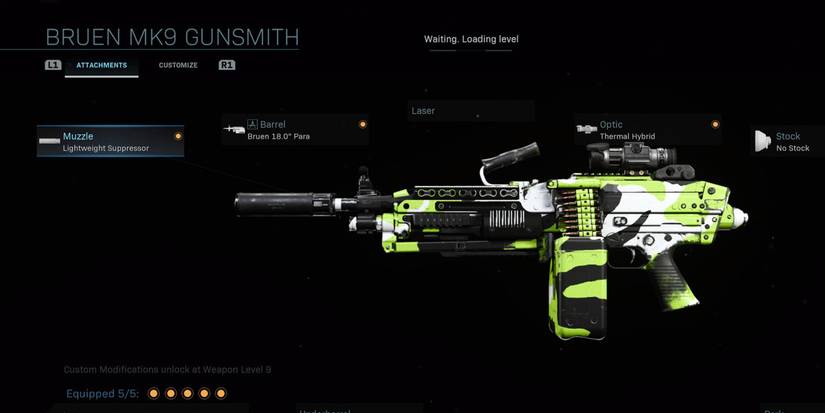Open the Customize tab

tap(178, 66)
